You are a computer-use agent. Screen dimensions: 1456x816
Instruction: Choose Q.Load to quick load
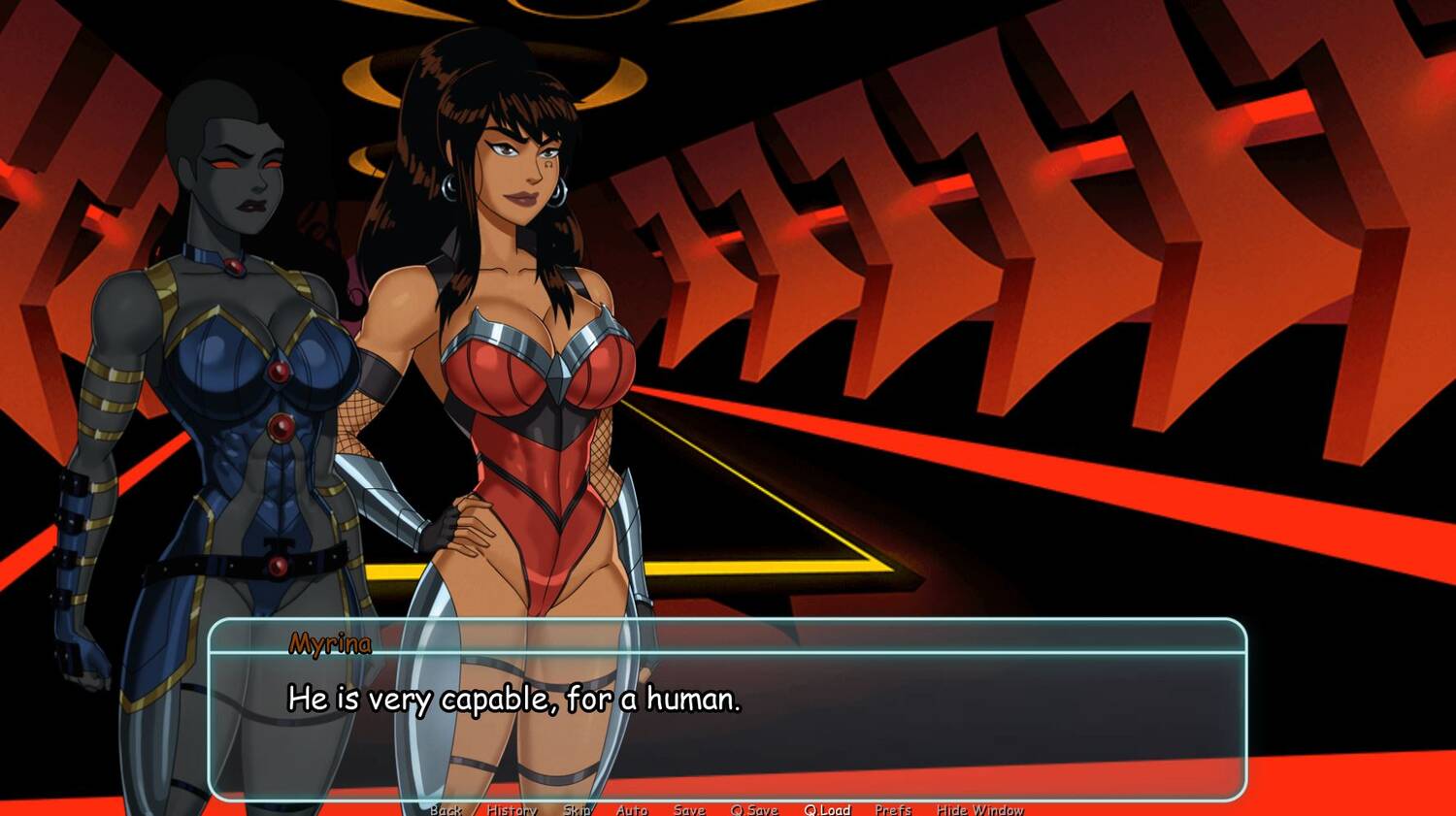827,810
